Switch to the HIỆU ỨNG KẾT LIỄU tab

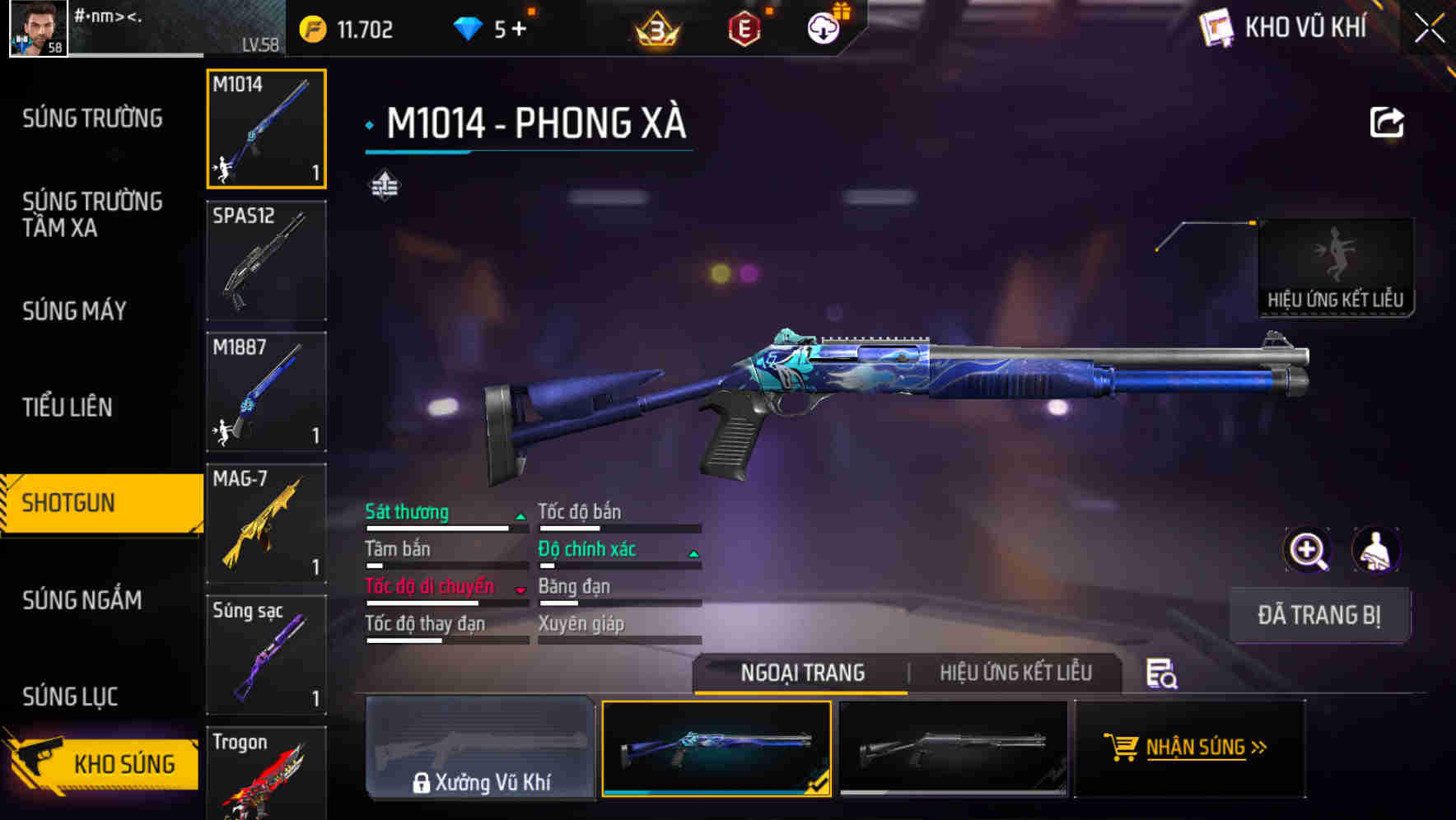1017,673
